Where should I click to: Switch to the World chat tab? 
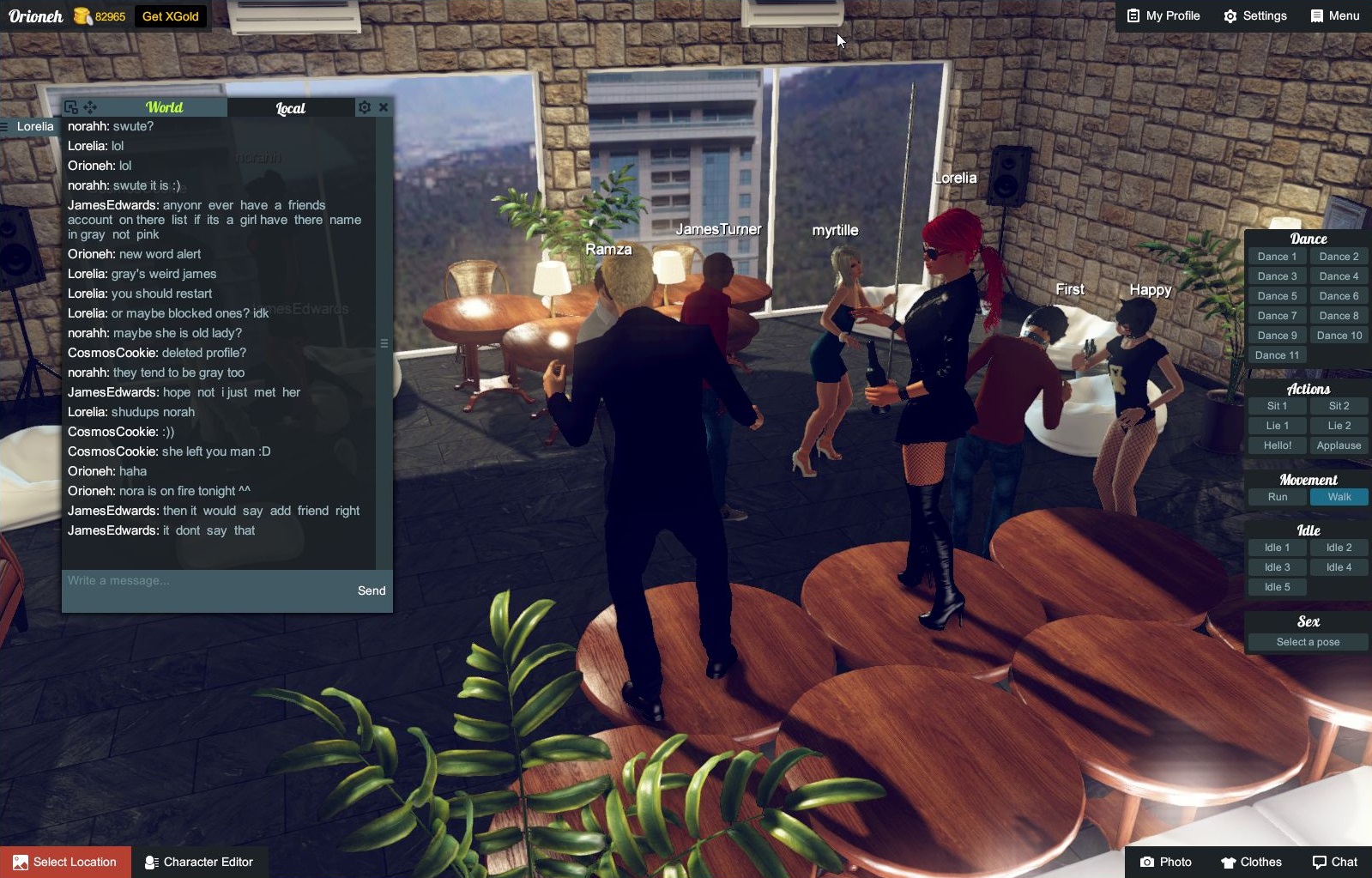tap(165, 107)
